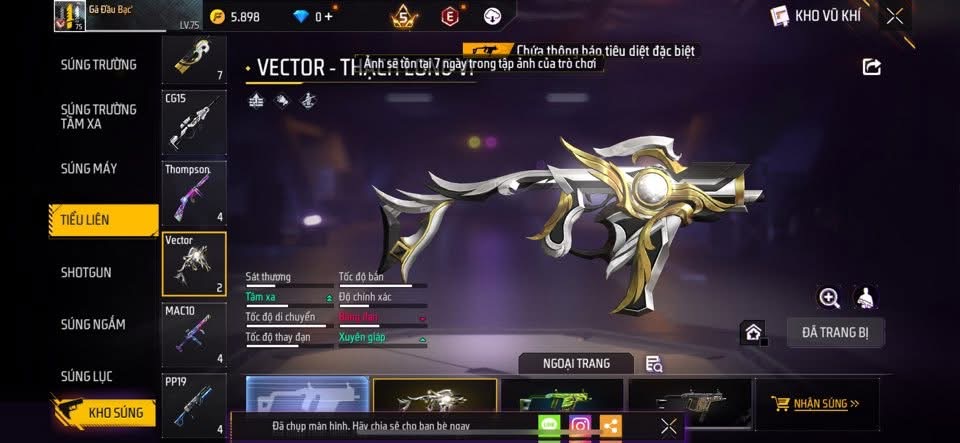The image size is (960, 443).
Task: Close the weapon armory screen
Action: tap(895, 15)
